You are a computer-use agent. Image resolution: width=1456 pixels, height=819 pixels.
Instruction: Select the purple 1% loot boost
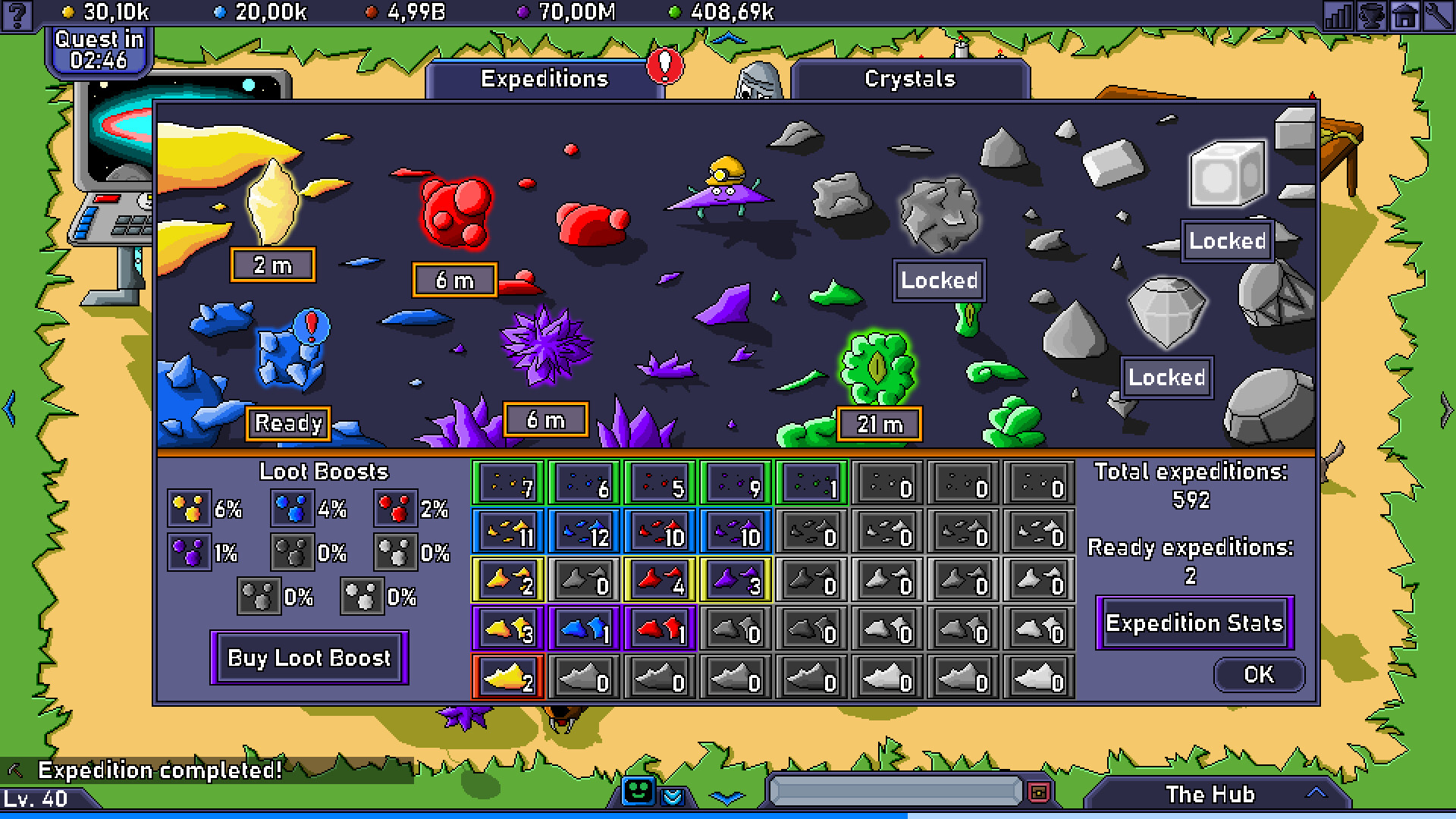188,551
